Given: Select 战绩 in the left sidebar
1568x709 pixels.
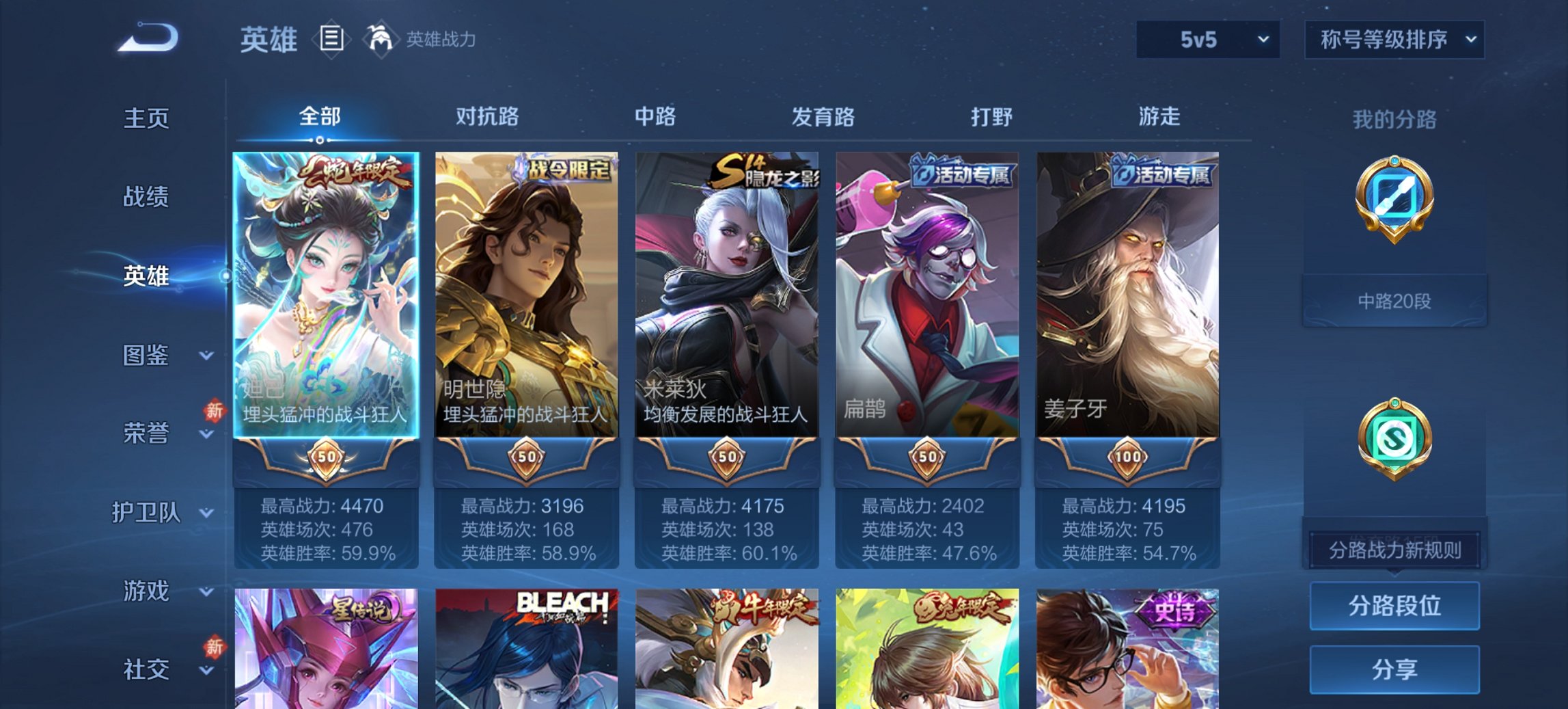Looking at the screenshot, I should pyautogui.click(x=147, y=198).
